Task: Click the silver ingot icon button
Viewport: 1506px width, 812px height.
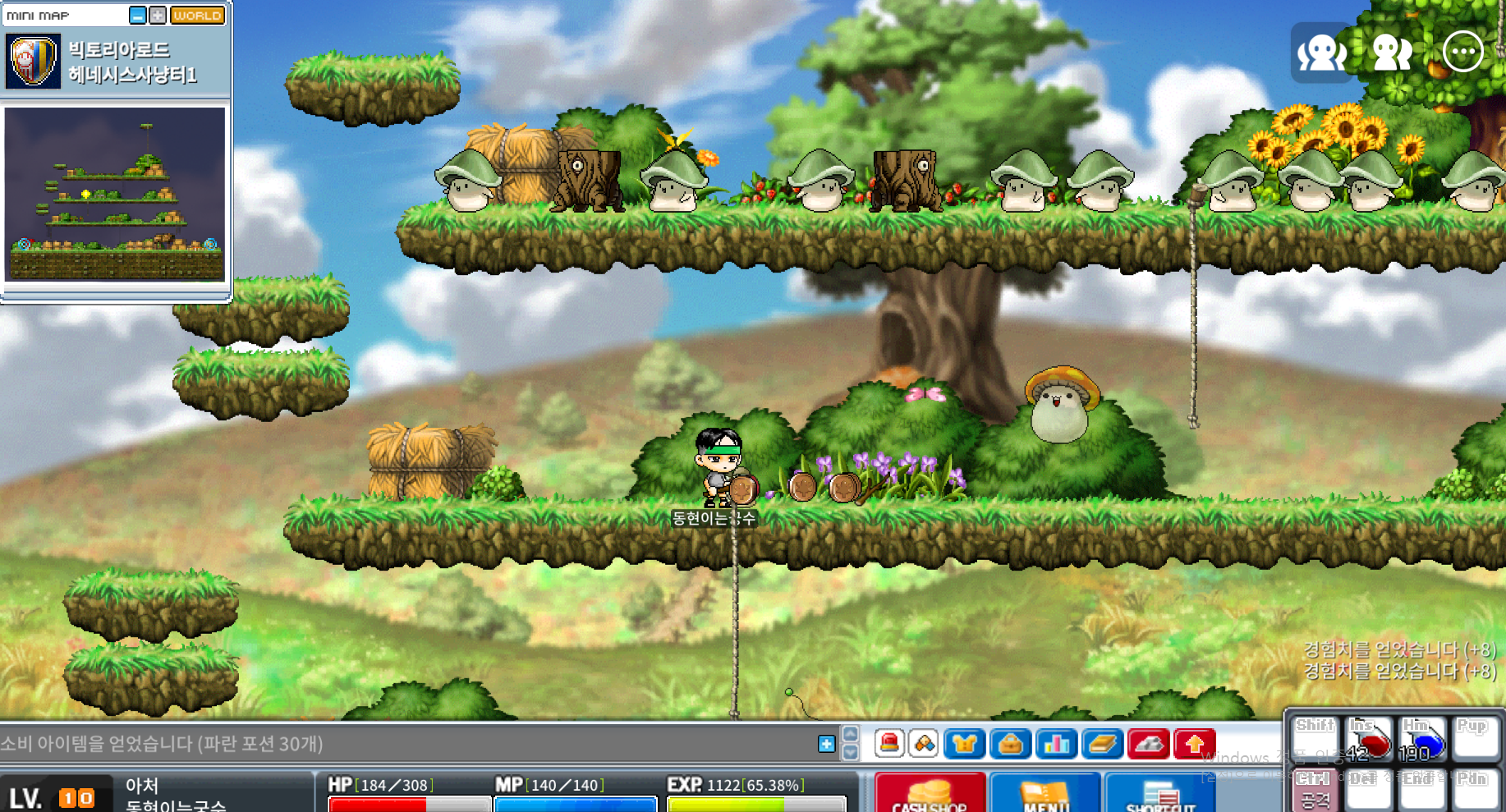Action: point(1149,744)
